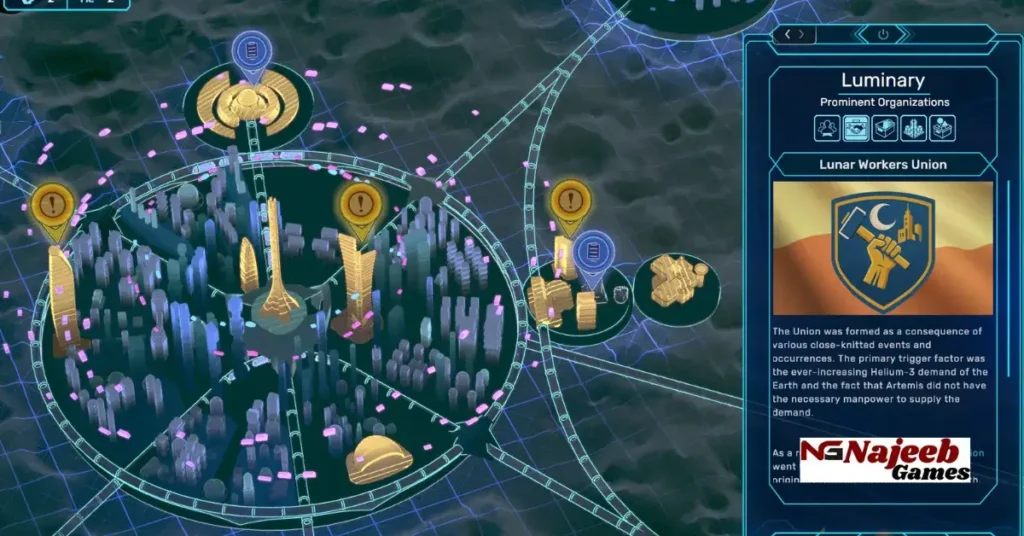The width and height of the screenshot is (1024, 536).
Task: Go back with the panel's left arrow
Action: [x=788, y=34]
